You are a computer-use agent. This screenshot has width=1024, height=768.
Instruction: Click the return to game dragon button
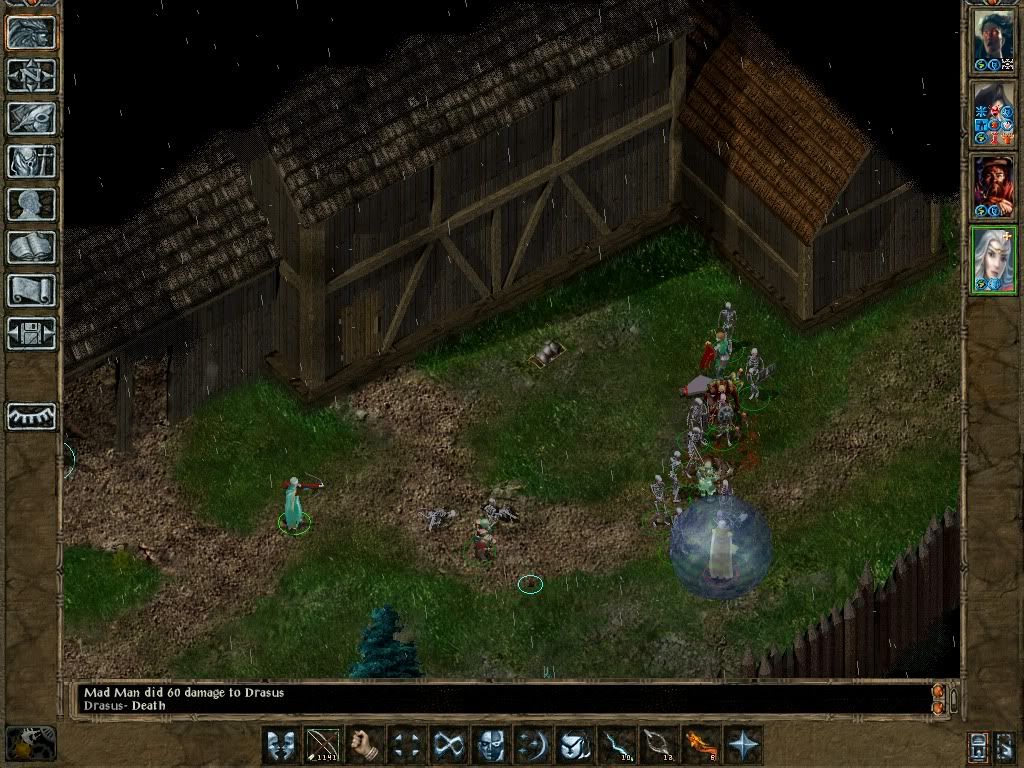coord(32,32)
